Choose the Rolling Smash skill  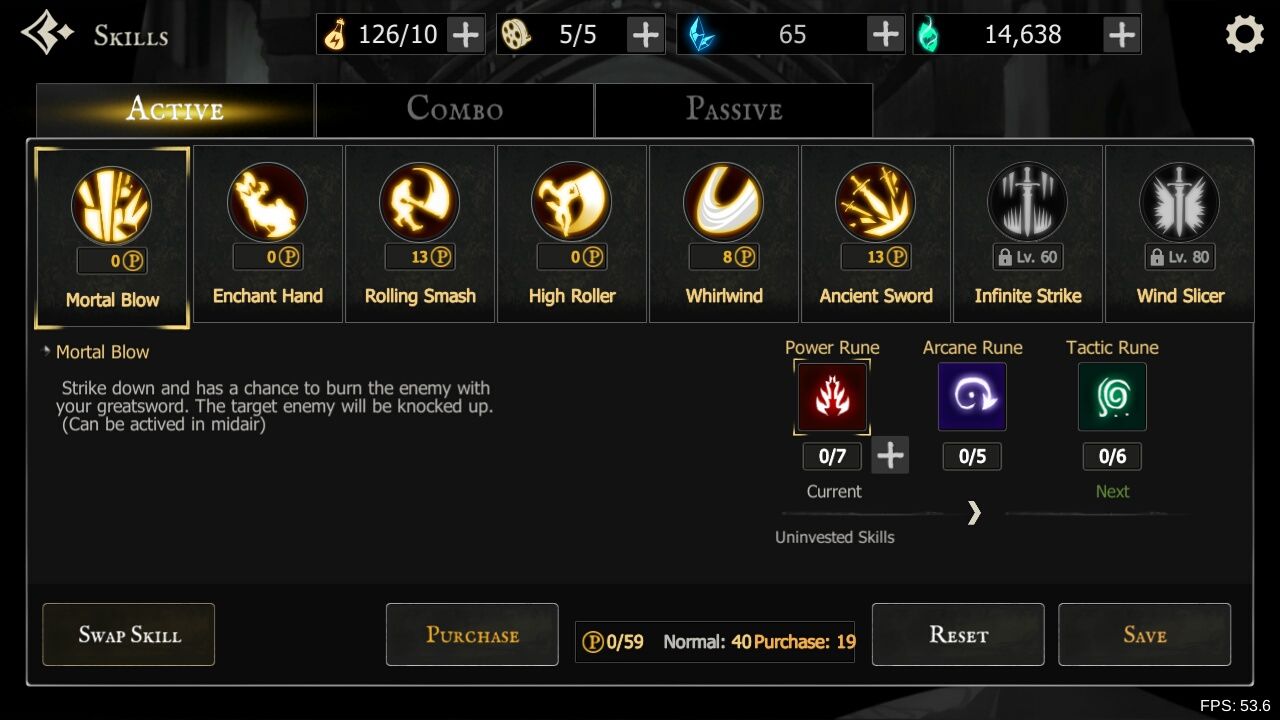click(x=420, y=234)
